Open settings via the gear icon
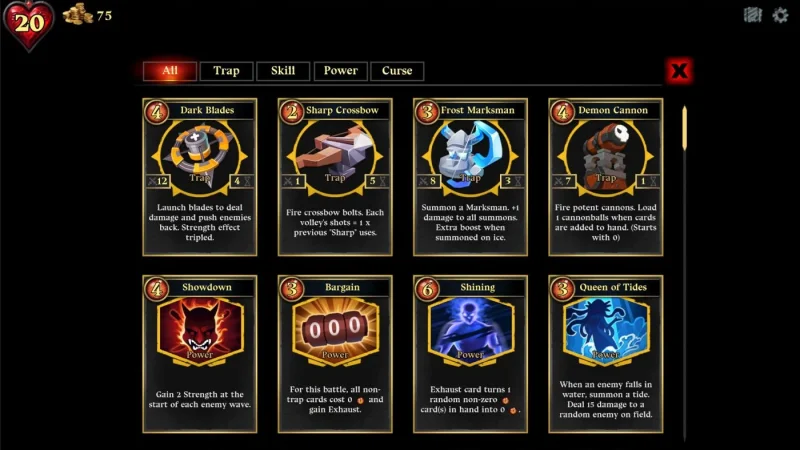The image size is (800, 450). click(780, 15)
